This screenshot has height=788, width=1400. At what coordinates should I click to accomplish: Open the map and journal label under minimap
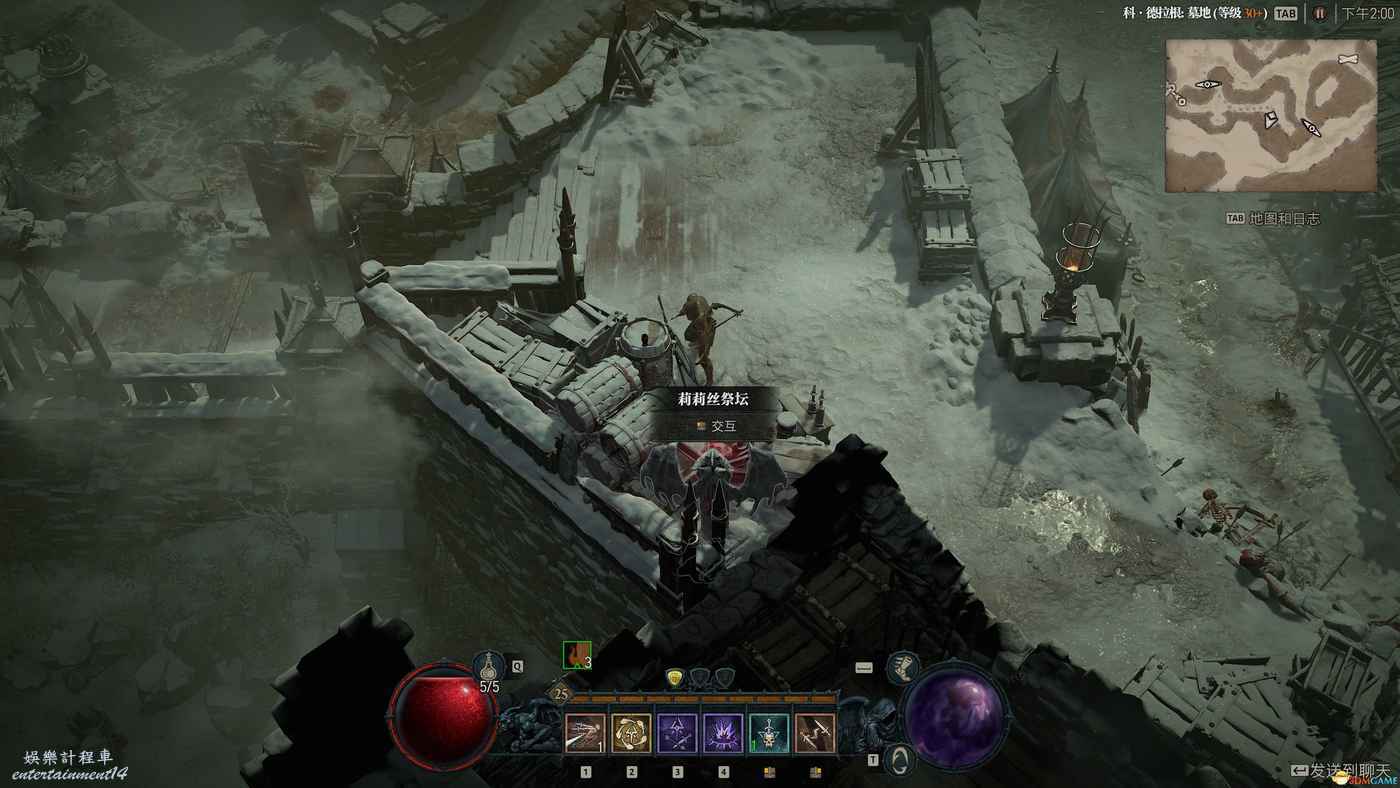1274,218
